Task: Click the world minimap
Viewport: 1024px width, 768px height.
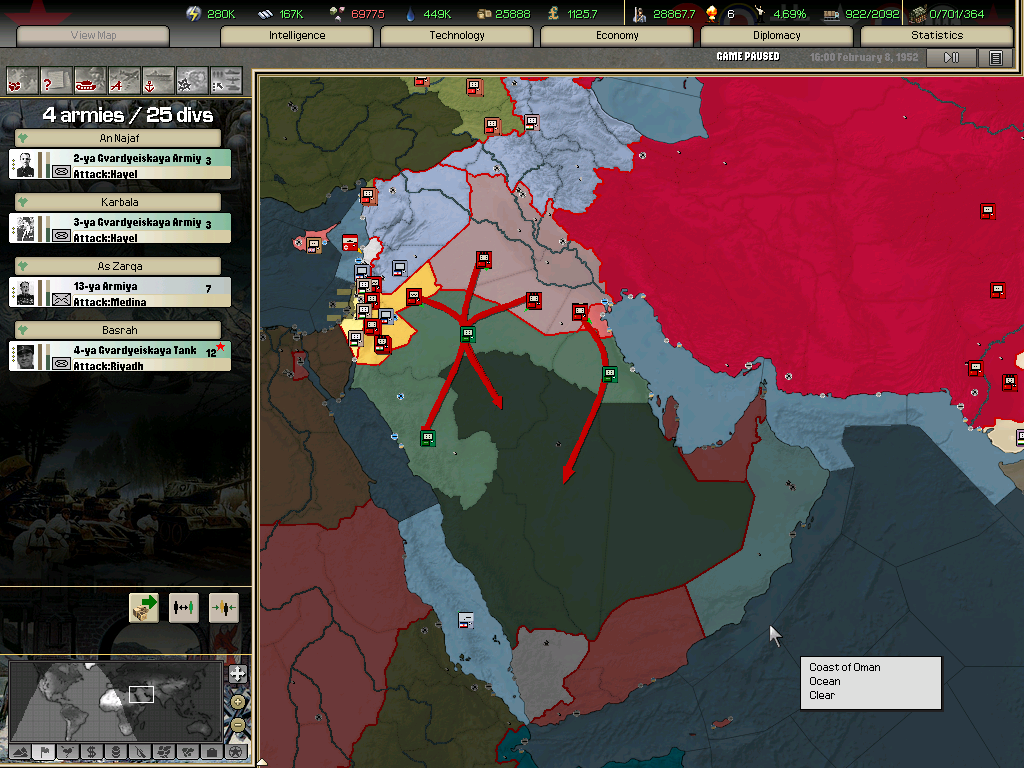Action: (115, 698)
